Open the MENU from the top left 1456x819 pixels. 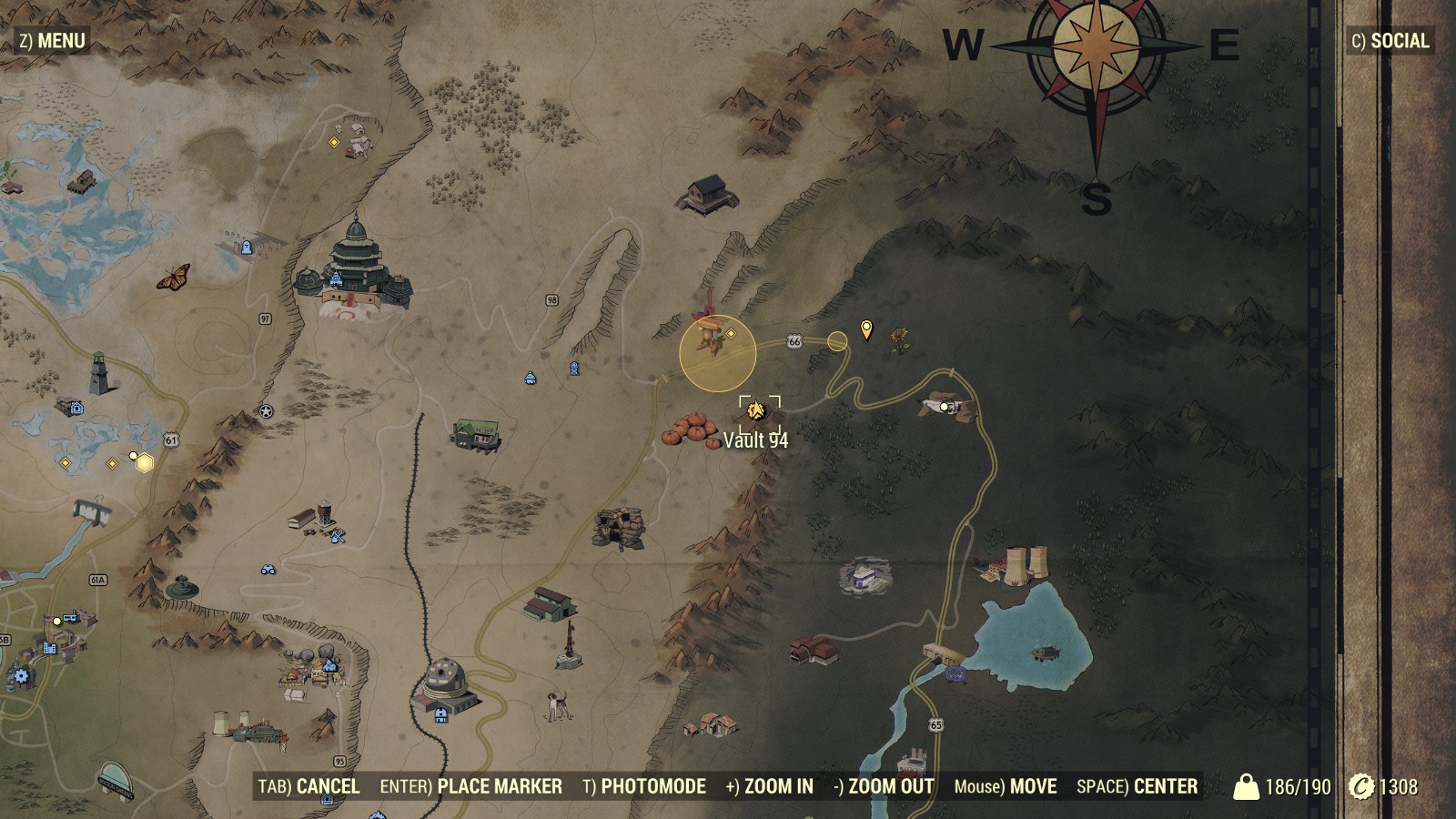(50, 39)
